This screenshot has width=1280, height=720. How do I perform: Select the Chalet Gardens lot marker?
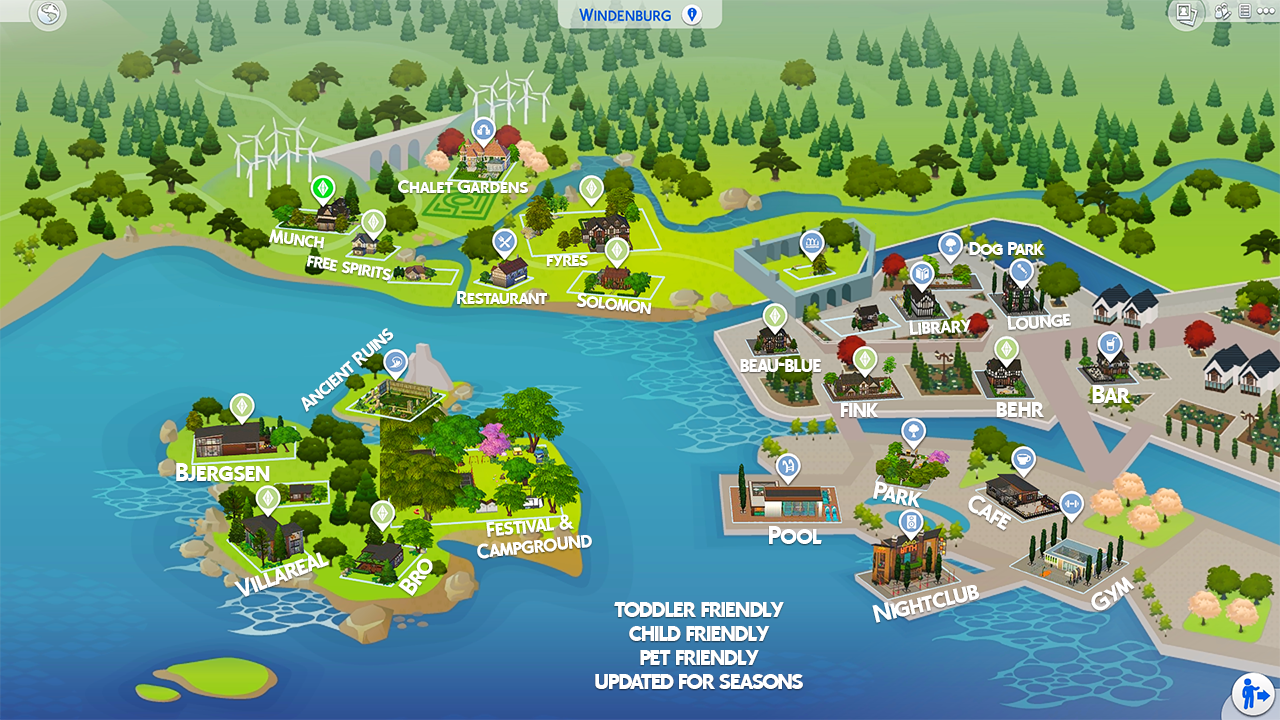coord(484,130)
